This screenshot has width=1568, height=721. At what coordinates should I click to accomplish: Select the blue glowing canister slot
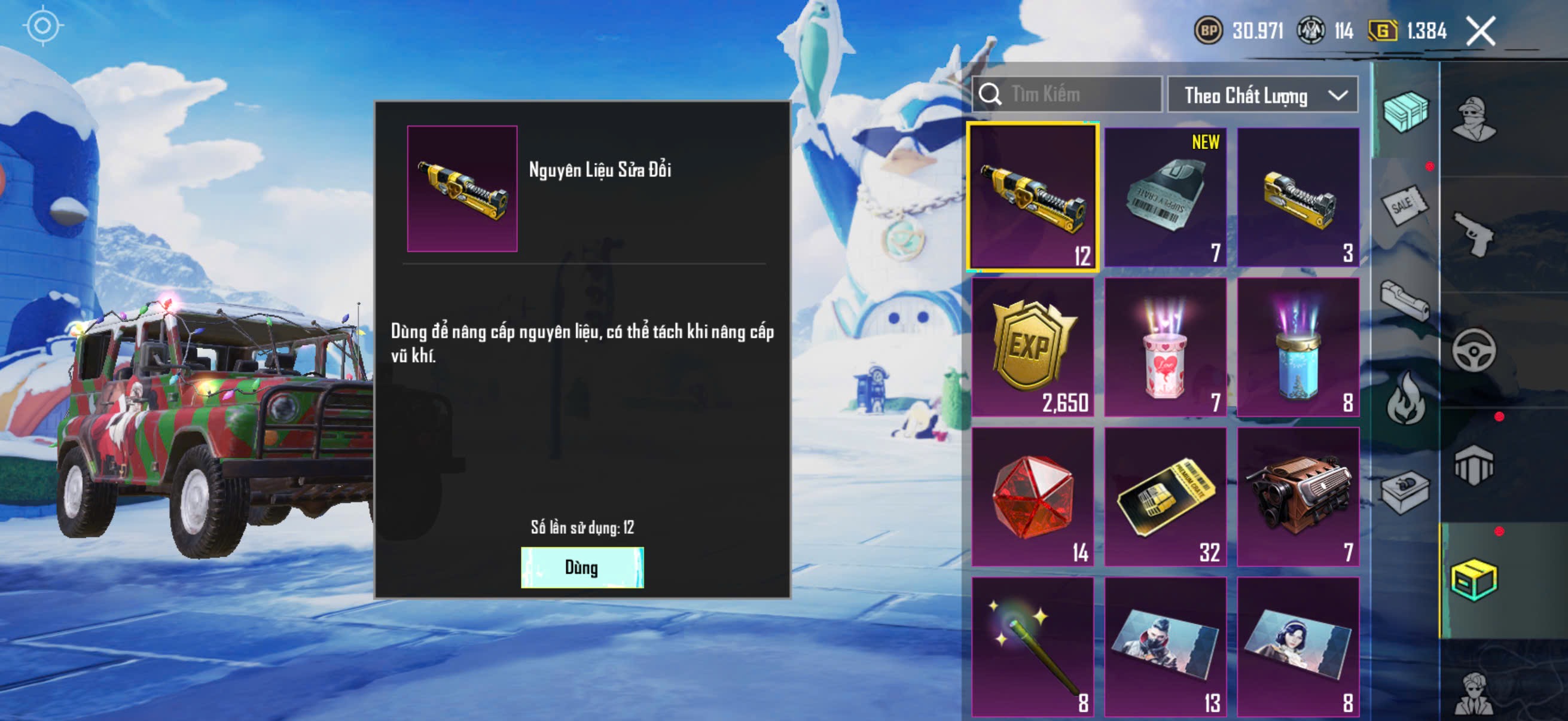pyautogui.click(x=1298, y=347)
